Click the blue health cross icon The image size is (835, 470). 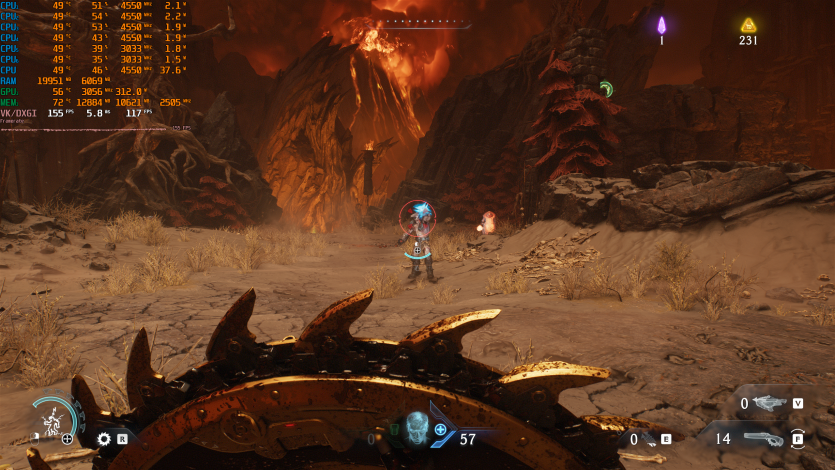coord(440,429)
